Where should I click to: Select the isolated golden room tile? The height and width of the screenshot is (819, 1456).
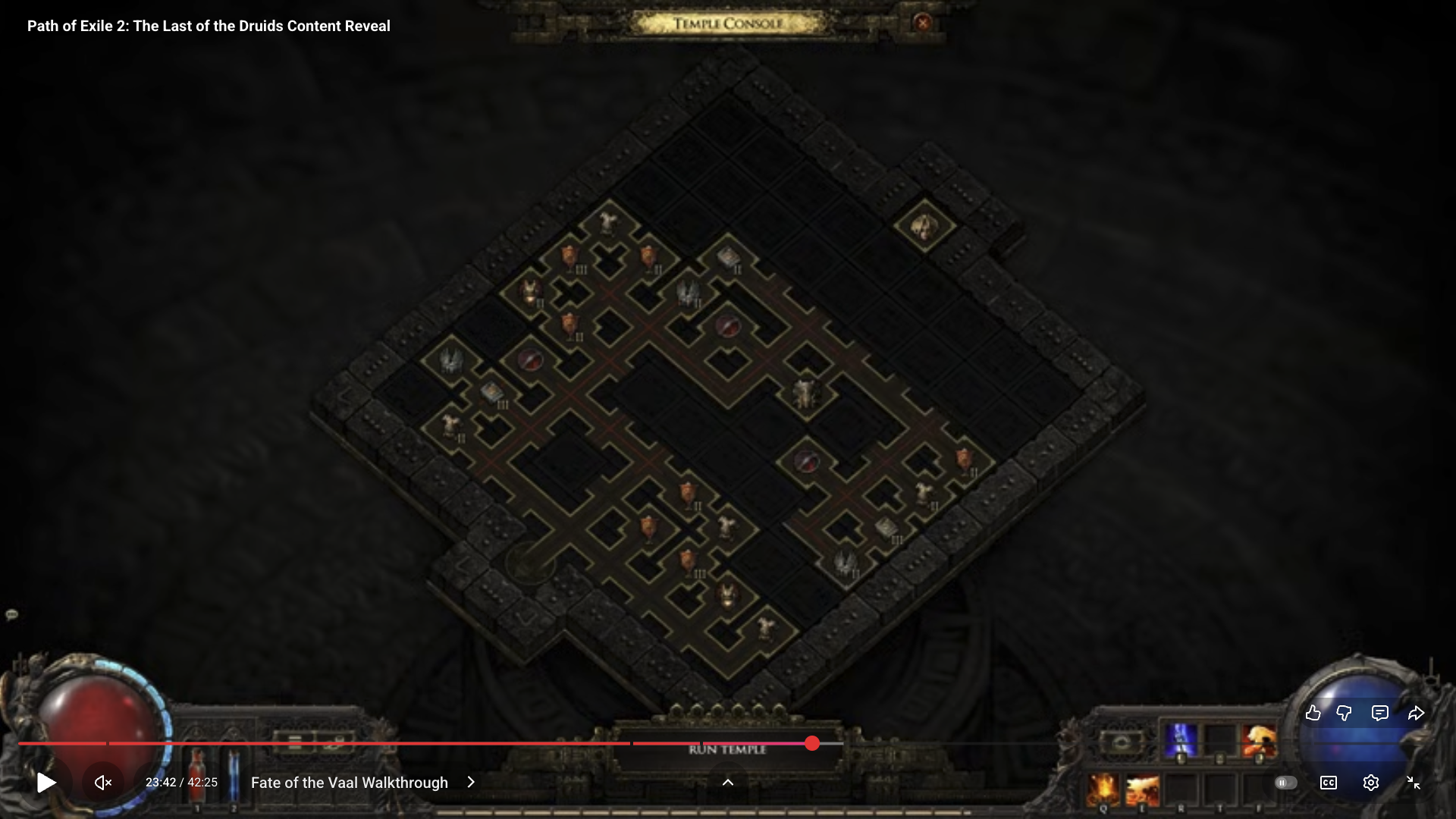[924, 226]
